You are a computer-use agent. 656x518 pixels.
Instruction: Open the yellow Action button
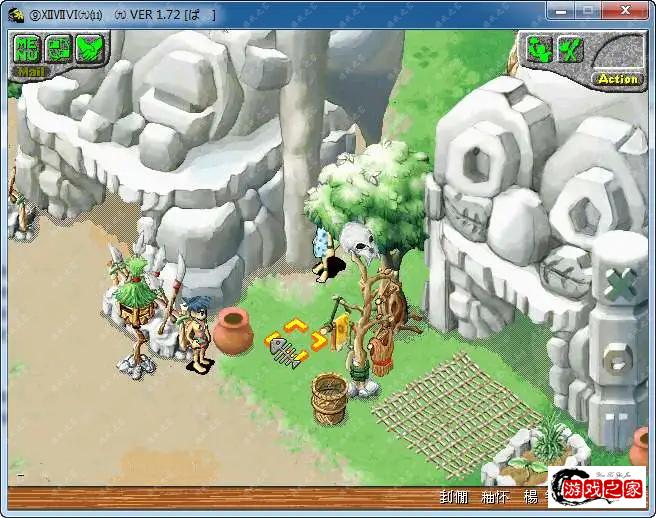(x=617, y=79)
